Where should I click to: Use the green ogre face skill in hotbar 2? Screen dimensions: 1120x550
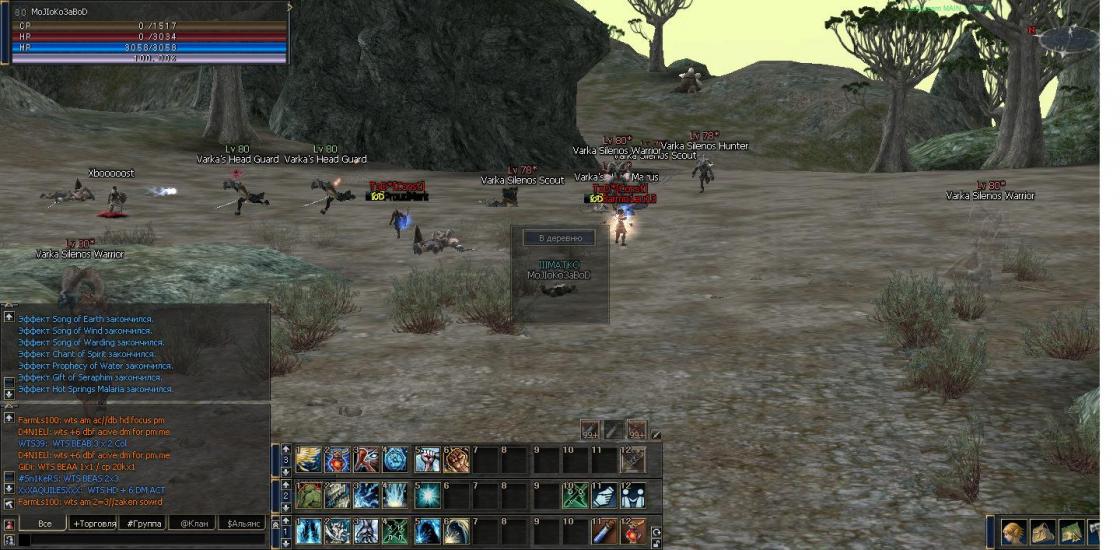(307, 496)
